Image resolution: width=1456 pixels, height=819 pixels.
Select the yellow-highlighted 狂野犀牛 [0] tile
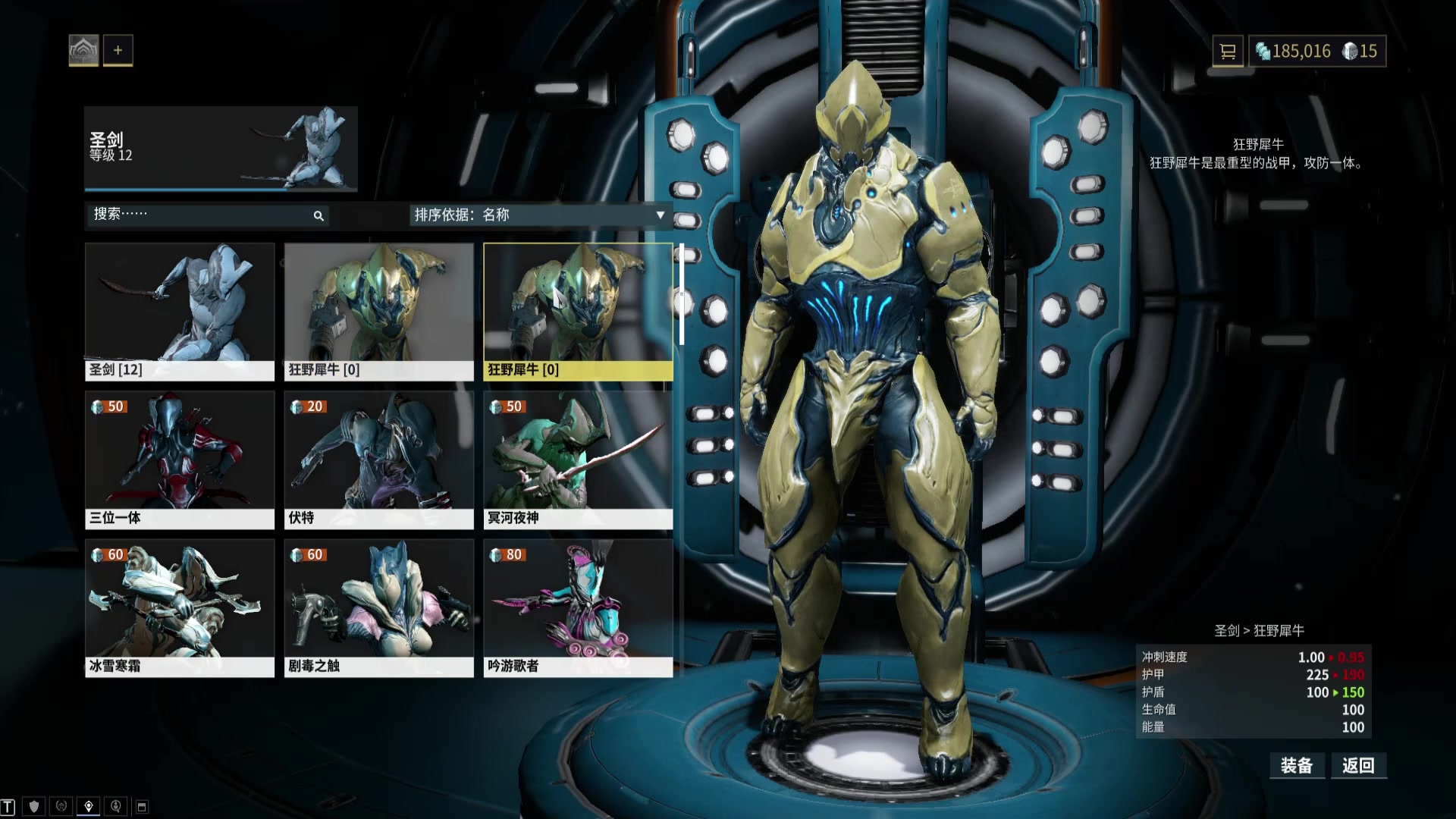point(578,311)
